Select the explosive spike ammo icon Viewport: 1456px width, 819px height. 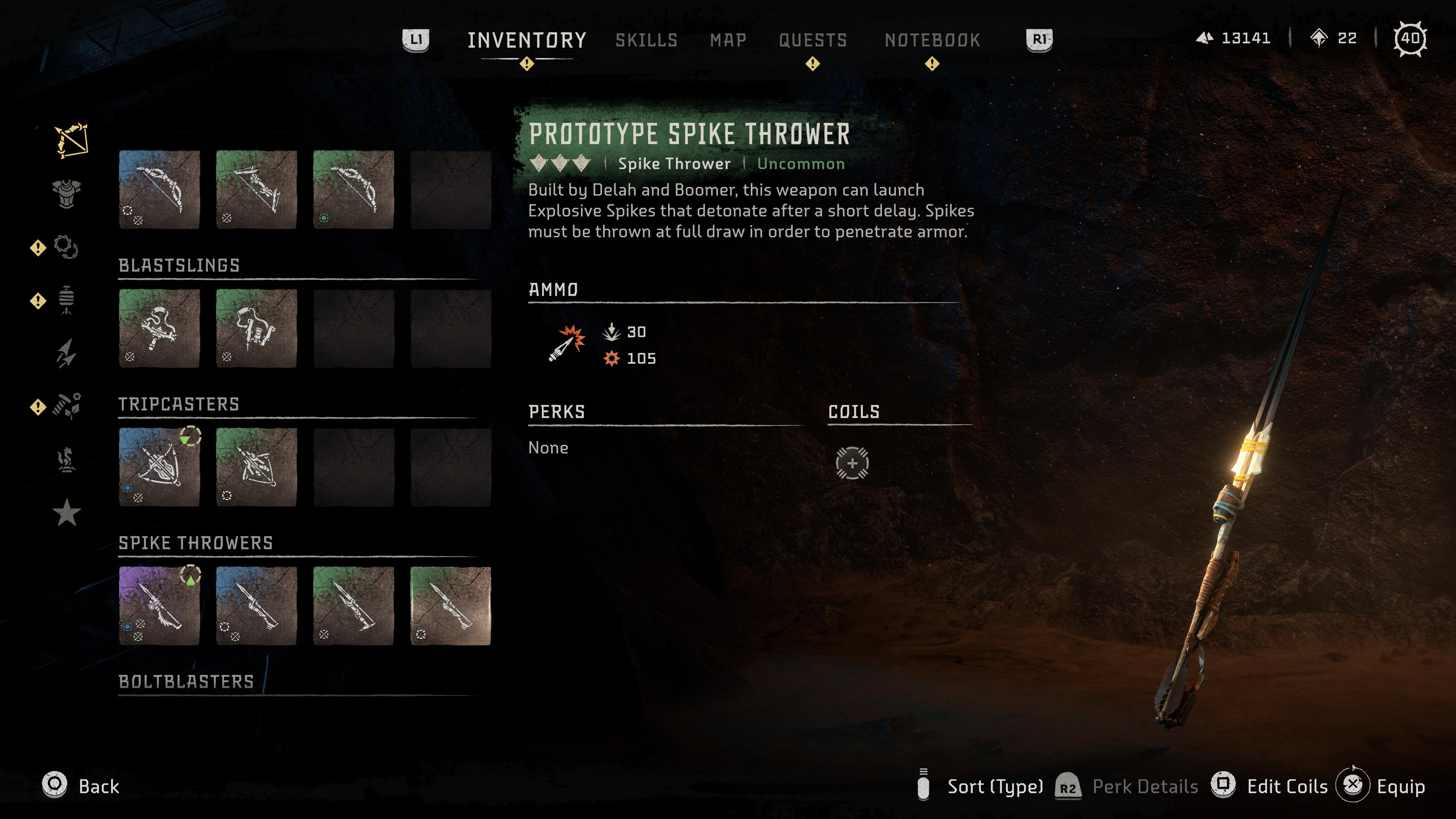(566, 344)
